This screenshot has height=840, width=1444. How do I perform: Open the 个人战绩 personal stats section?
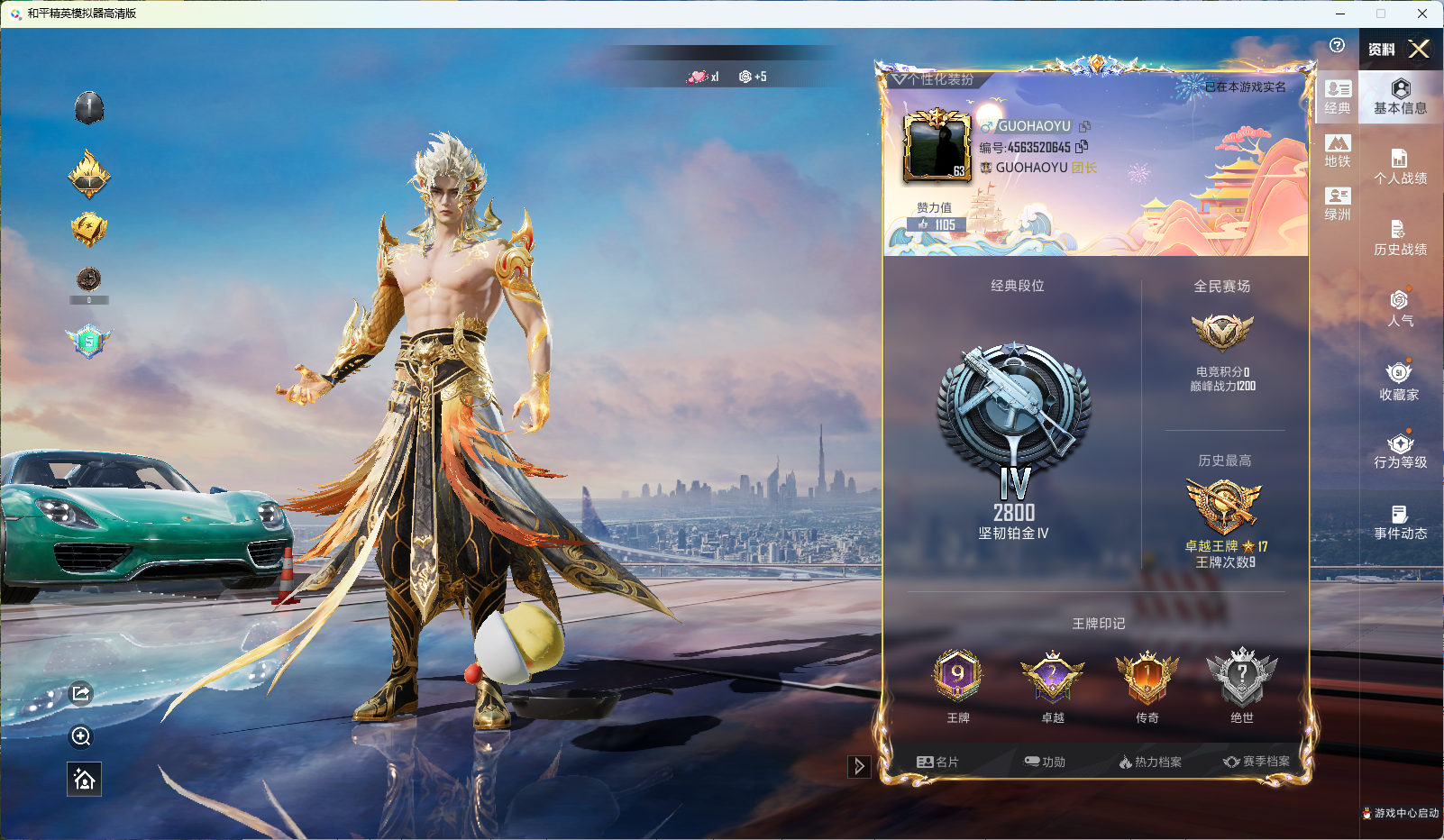tap(1400, 167)
